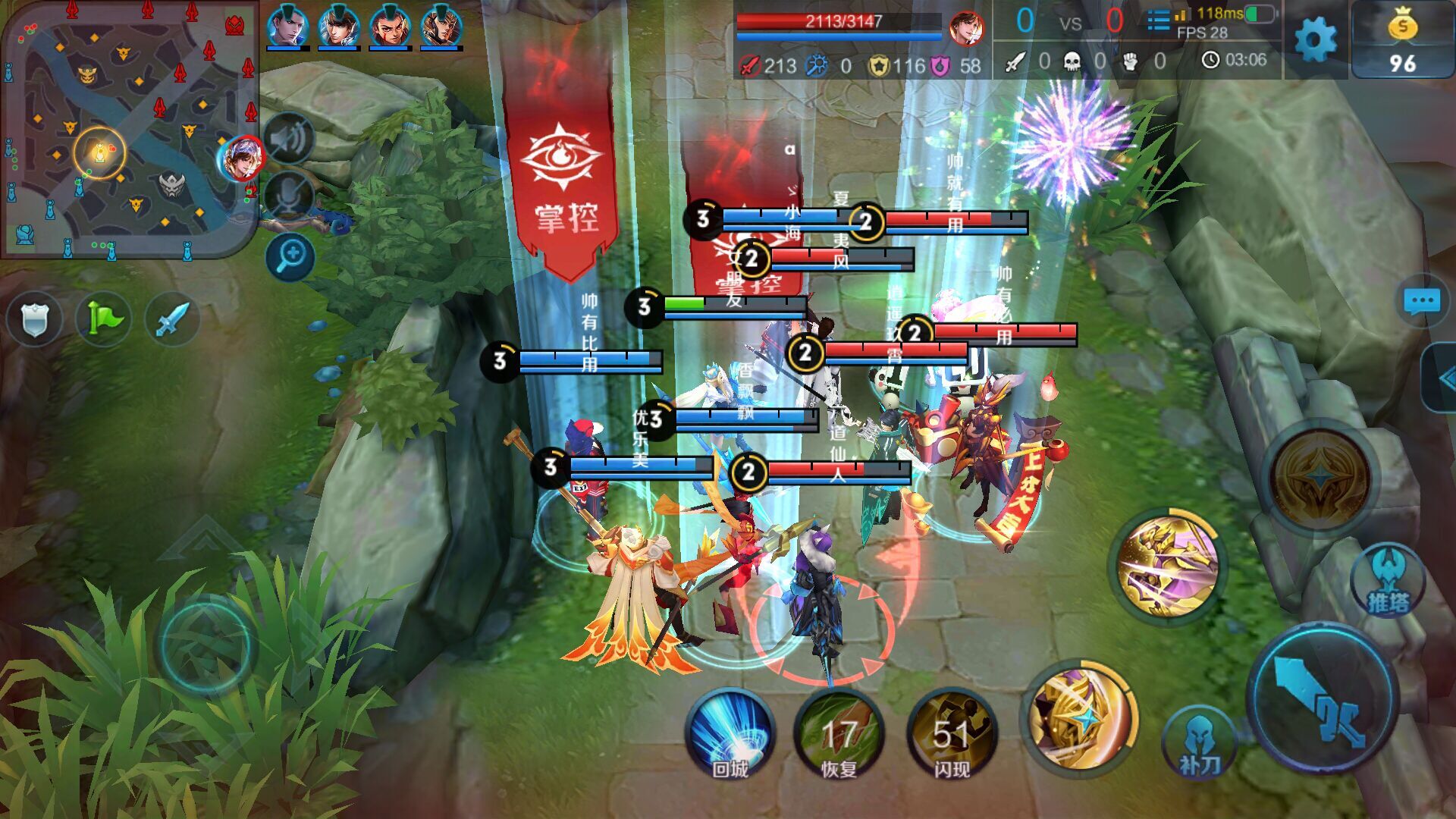Click the magnifying glass zoom button
The height and width of the screenshot is (819, 1456).
coord(290,256)
